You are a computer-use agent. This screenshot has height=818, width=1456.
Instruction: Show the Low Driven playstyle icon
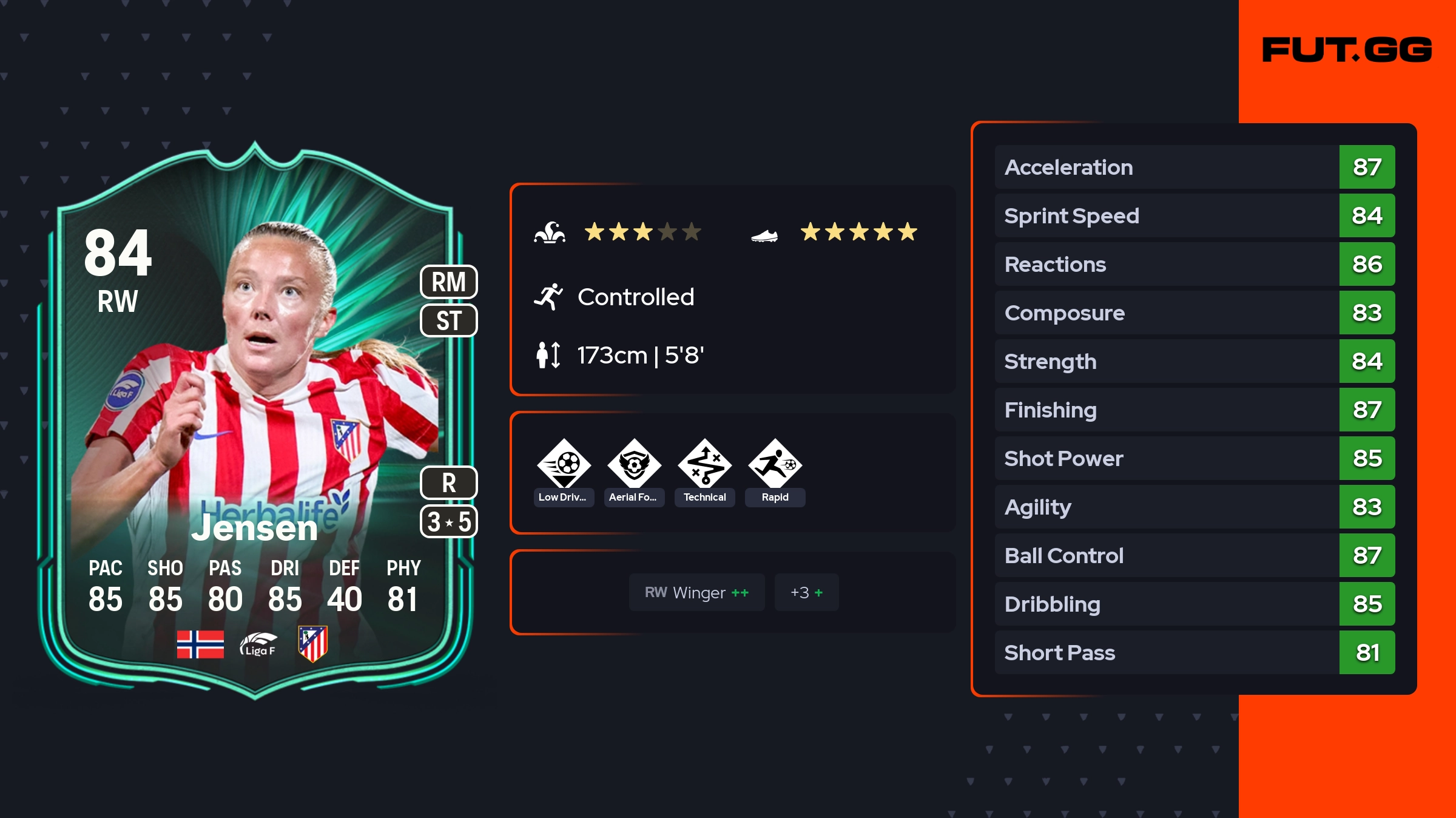564,464
